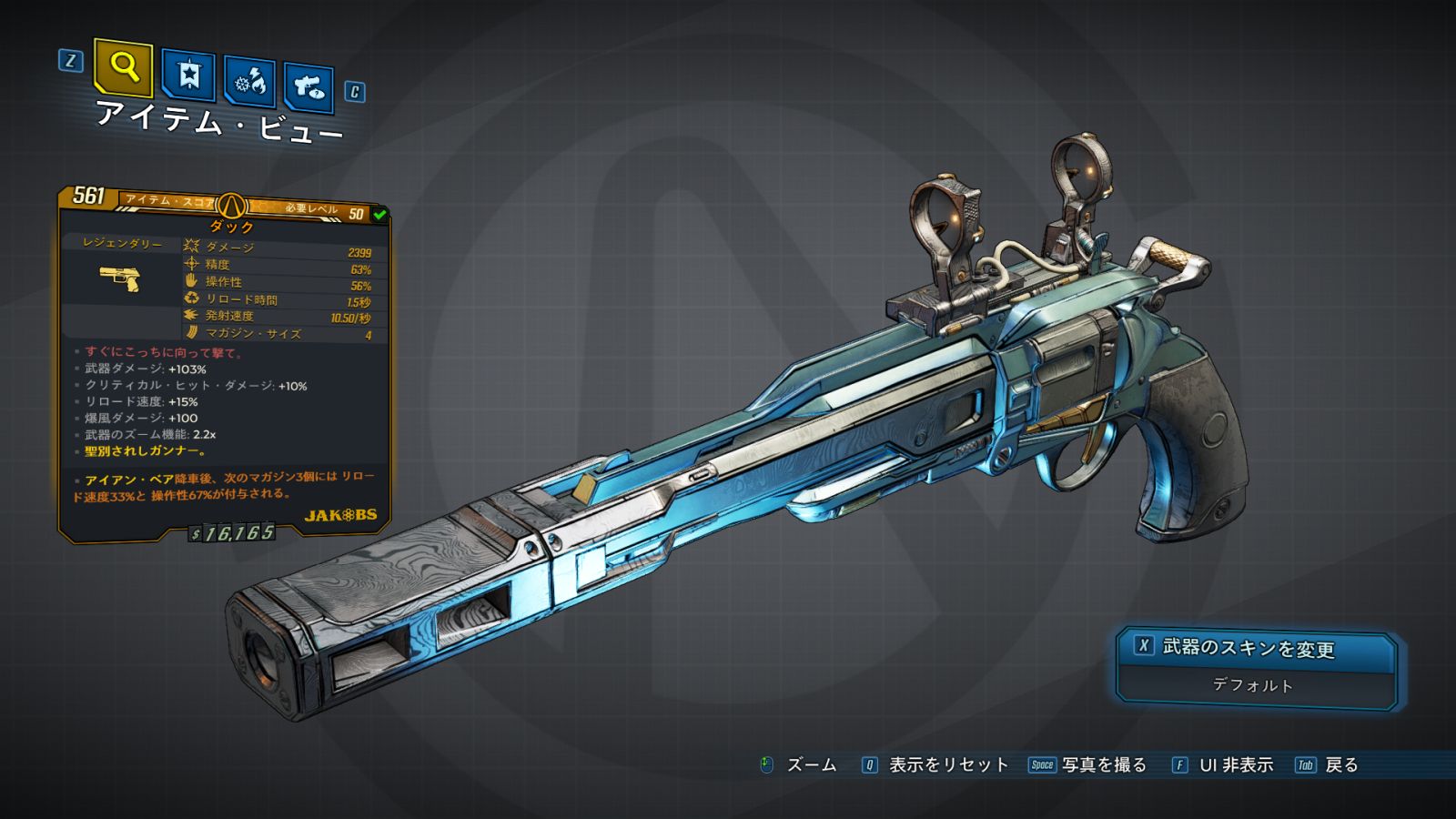This screenshot has width=1456, height=819.
Task: Select the ダック legendary item card
Action: coord(225,364)
